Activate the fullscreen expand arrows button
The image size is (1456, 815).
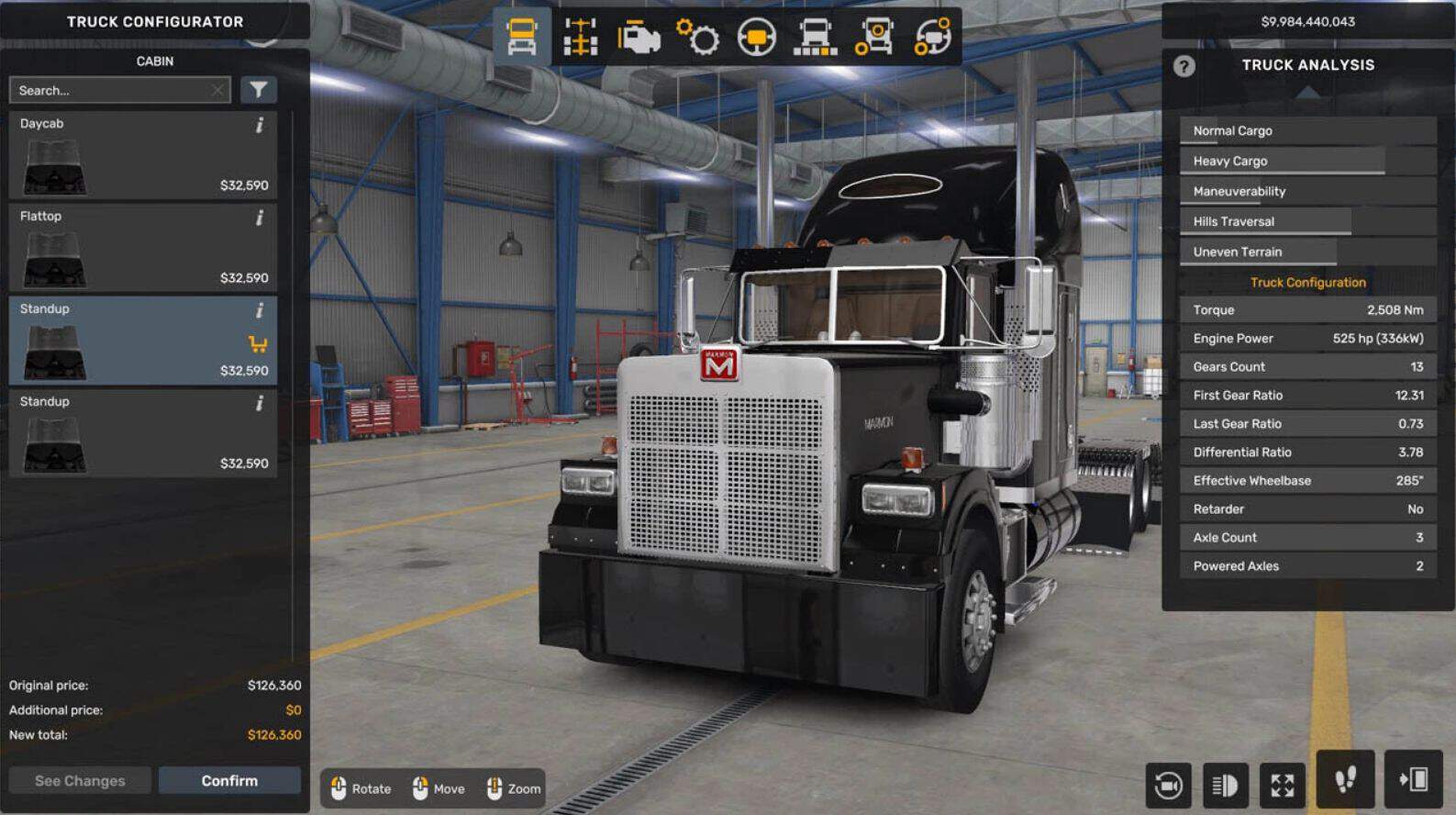coord(1282,785)
